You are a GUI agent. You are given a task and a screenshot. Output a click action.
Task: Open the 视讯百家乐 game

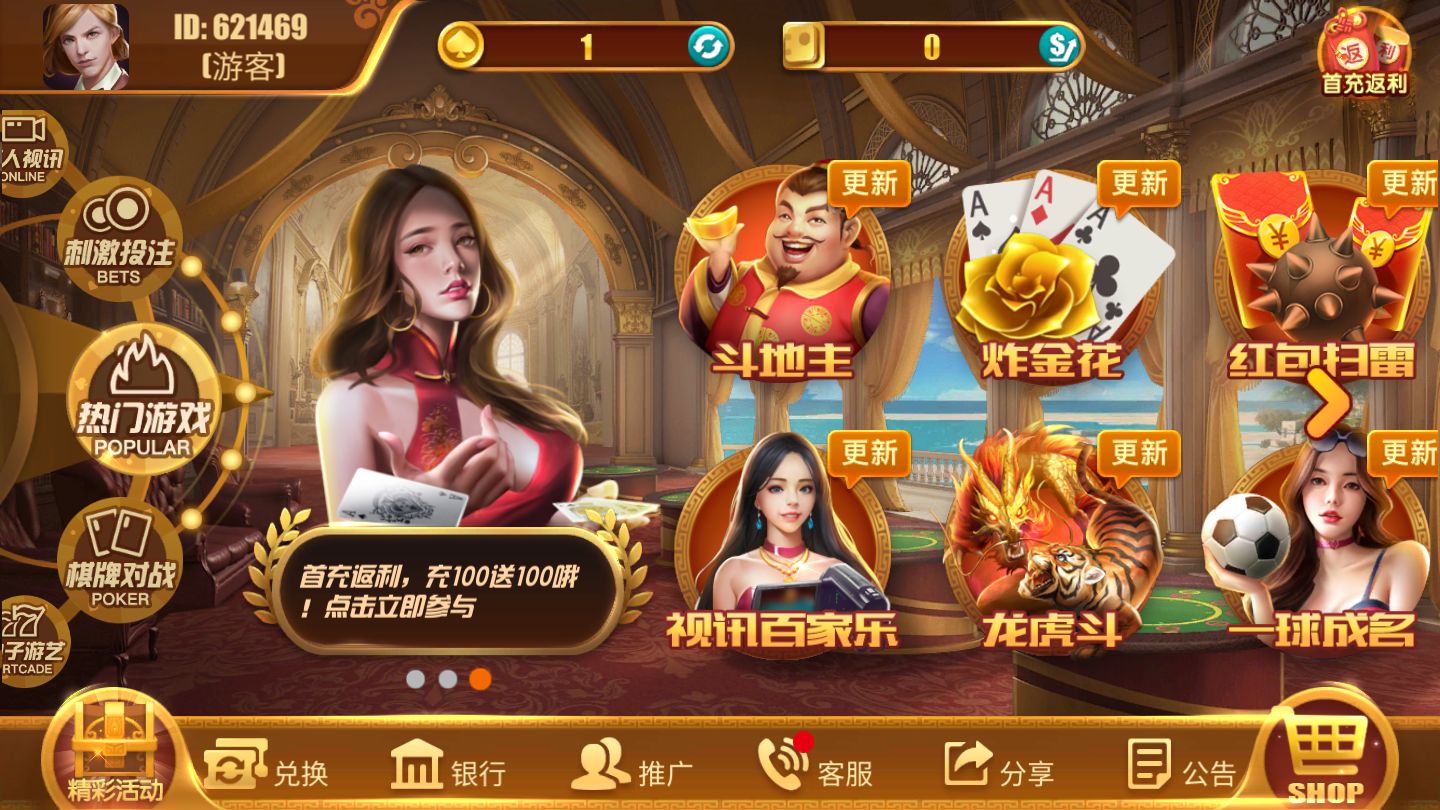[783, 545]
